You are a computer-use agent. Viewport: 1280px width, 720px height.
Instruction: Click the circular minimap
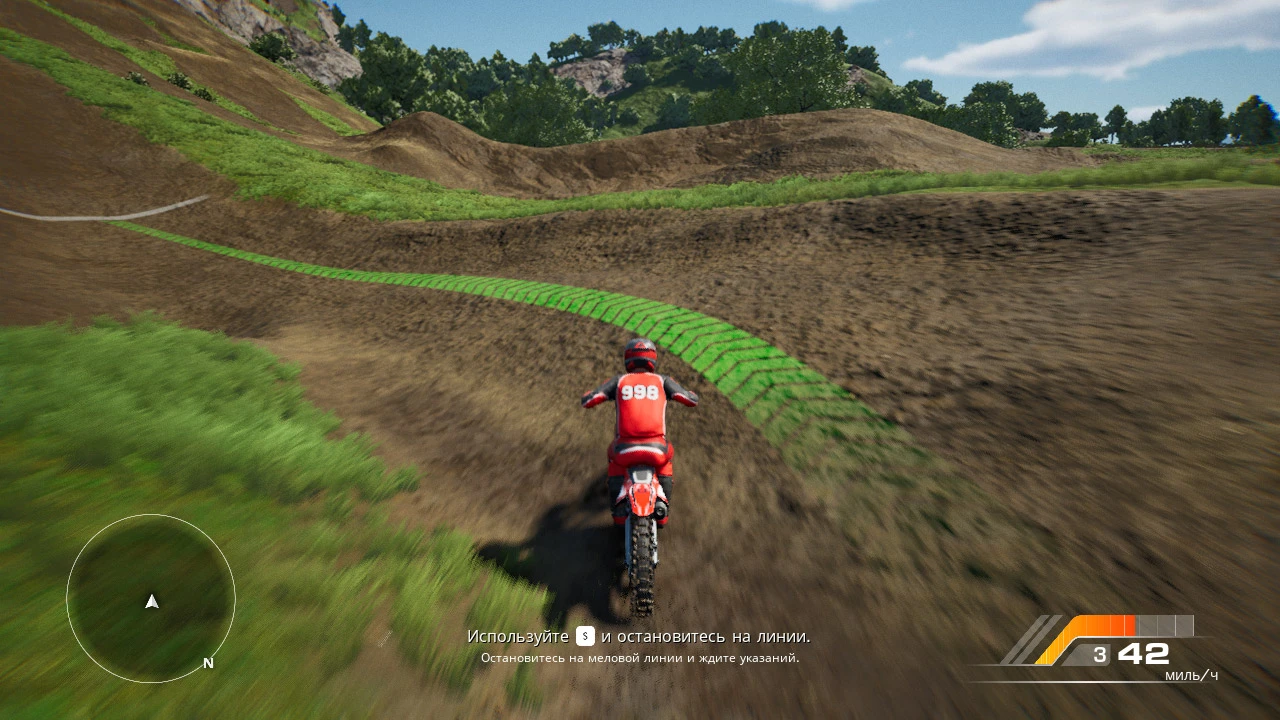151,598
